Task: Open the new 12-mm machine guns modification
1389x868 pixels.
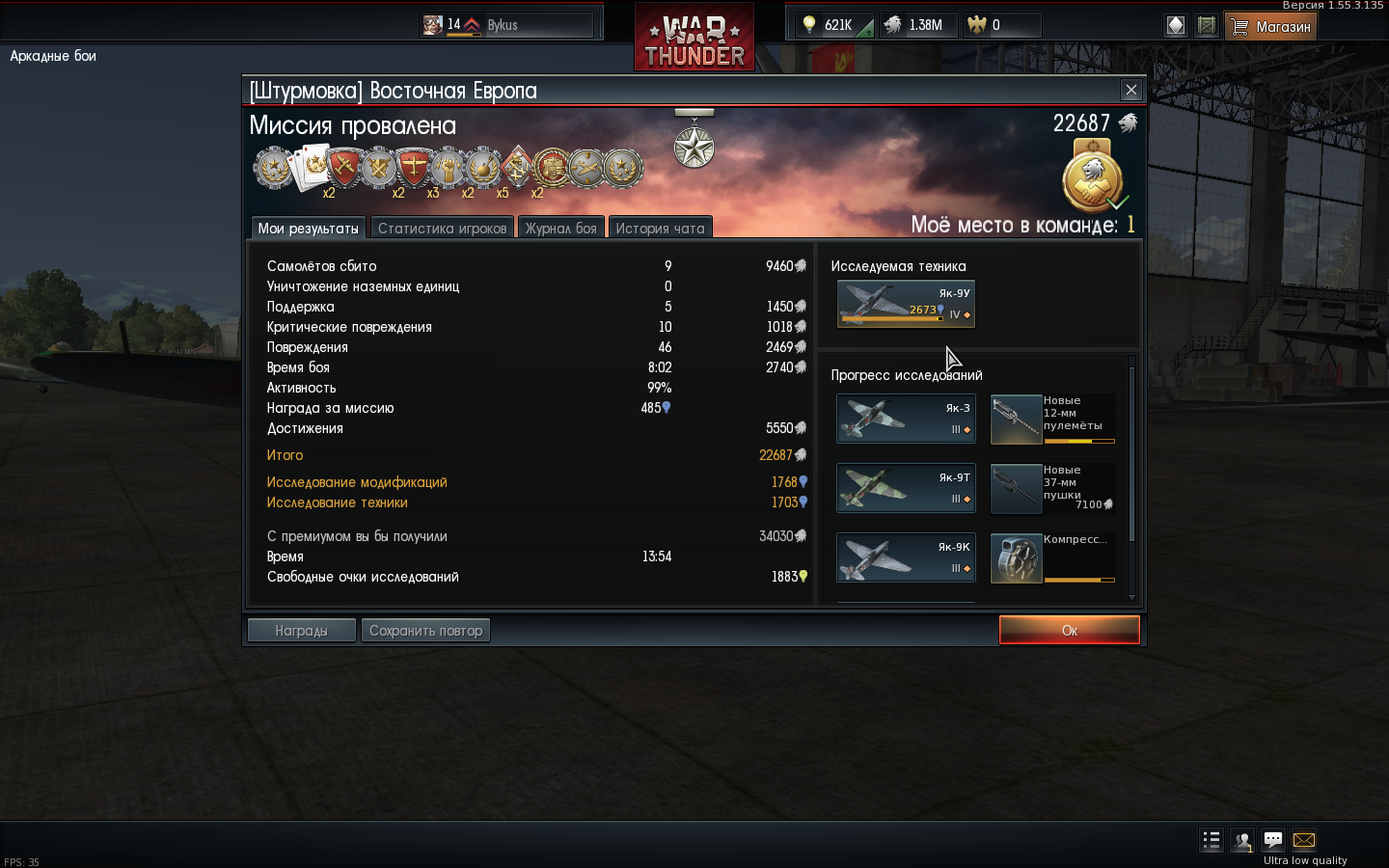Action: [1052, 419]
